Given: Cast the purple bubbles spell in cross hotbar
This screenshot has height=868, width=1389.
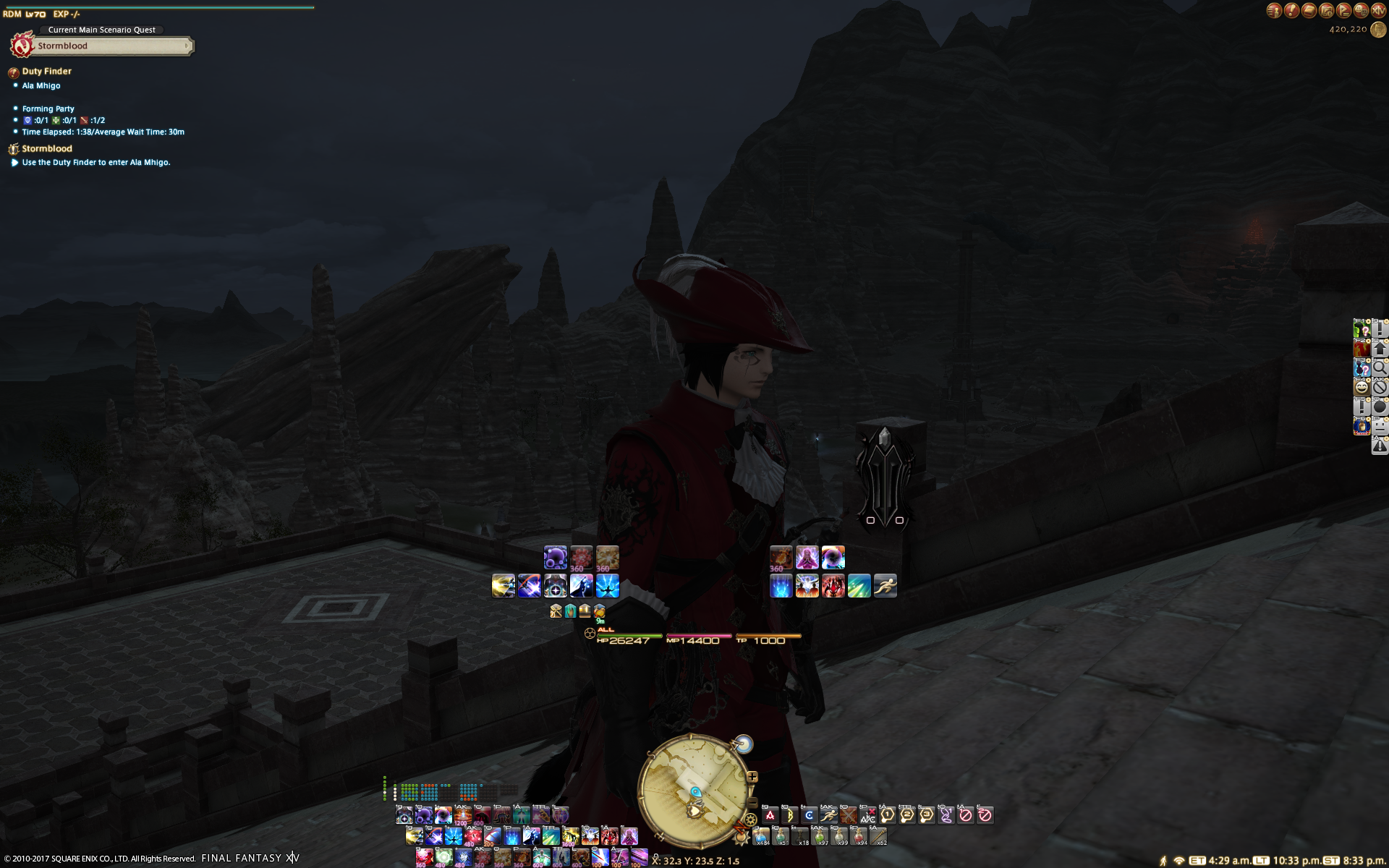Looking at the screenshot, I should pyautogui.click(x=555, y=558).
